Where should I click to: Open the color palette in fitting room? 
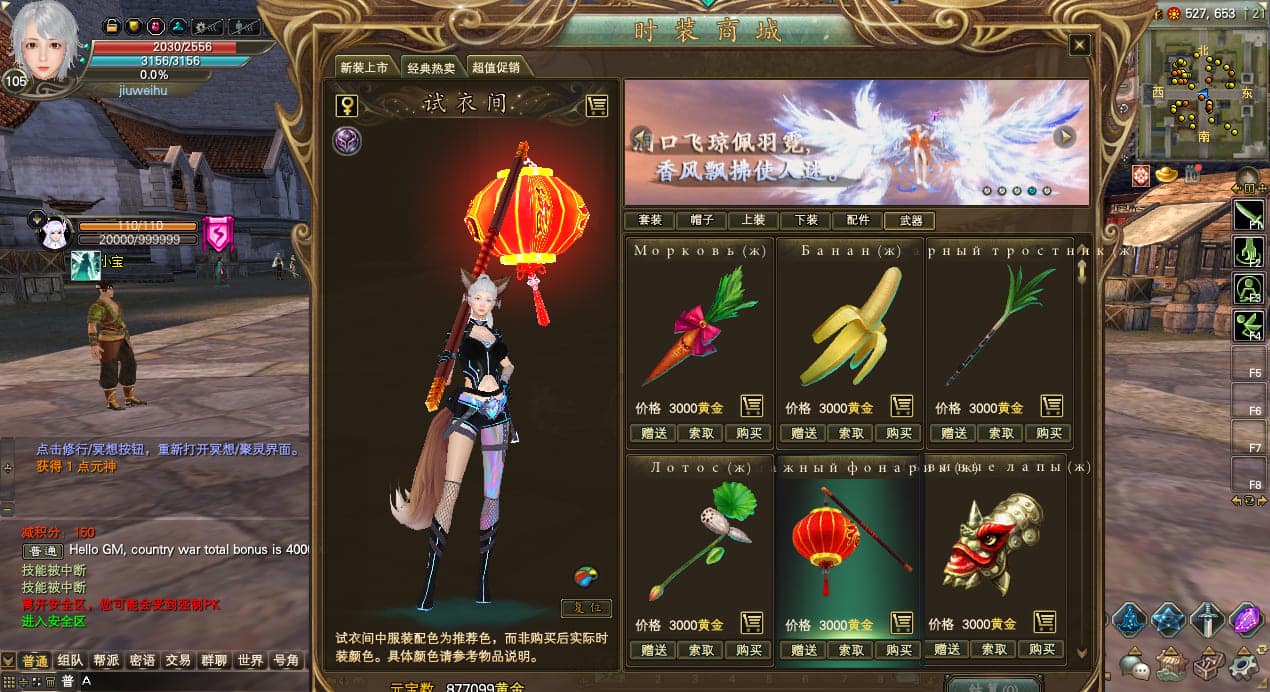pos(586,577)
